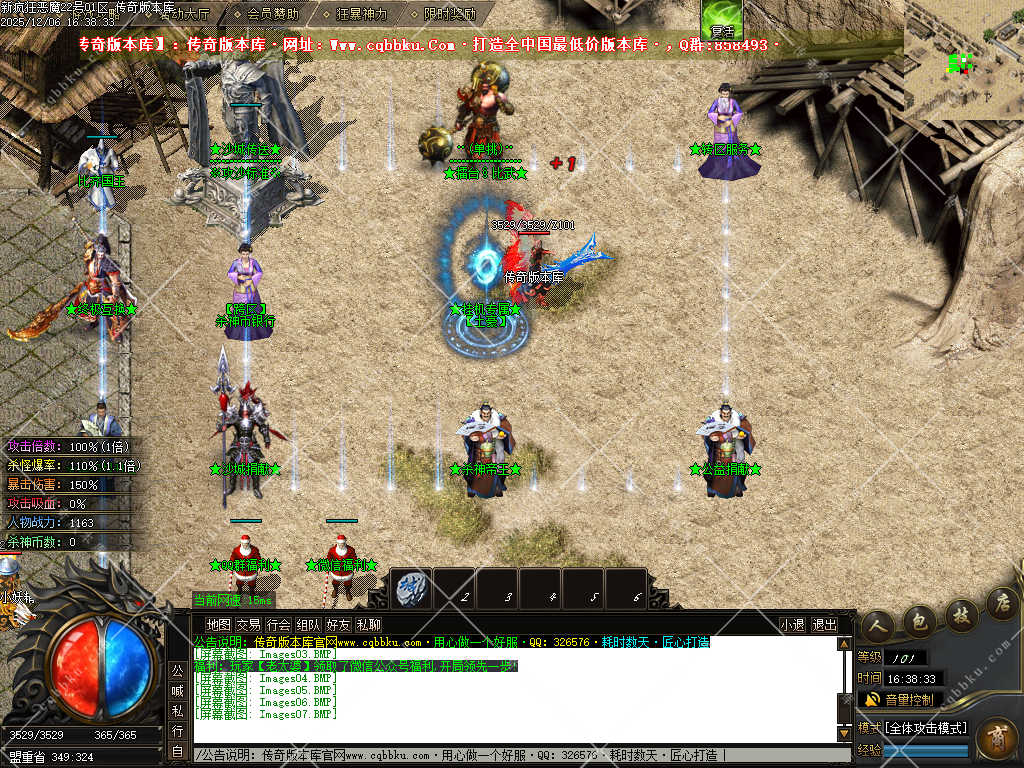1024x768 pixels.
Task: Open the 交易 trade button
Action: click(248, 625)
